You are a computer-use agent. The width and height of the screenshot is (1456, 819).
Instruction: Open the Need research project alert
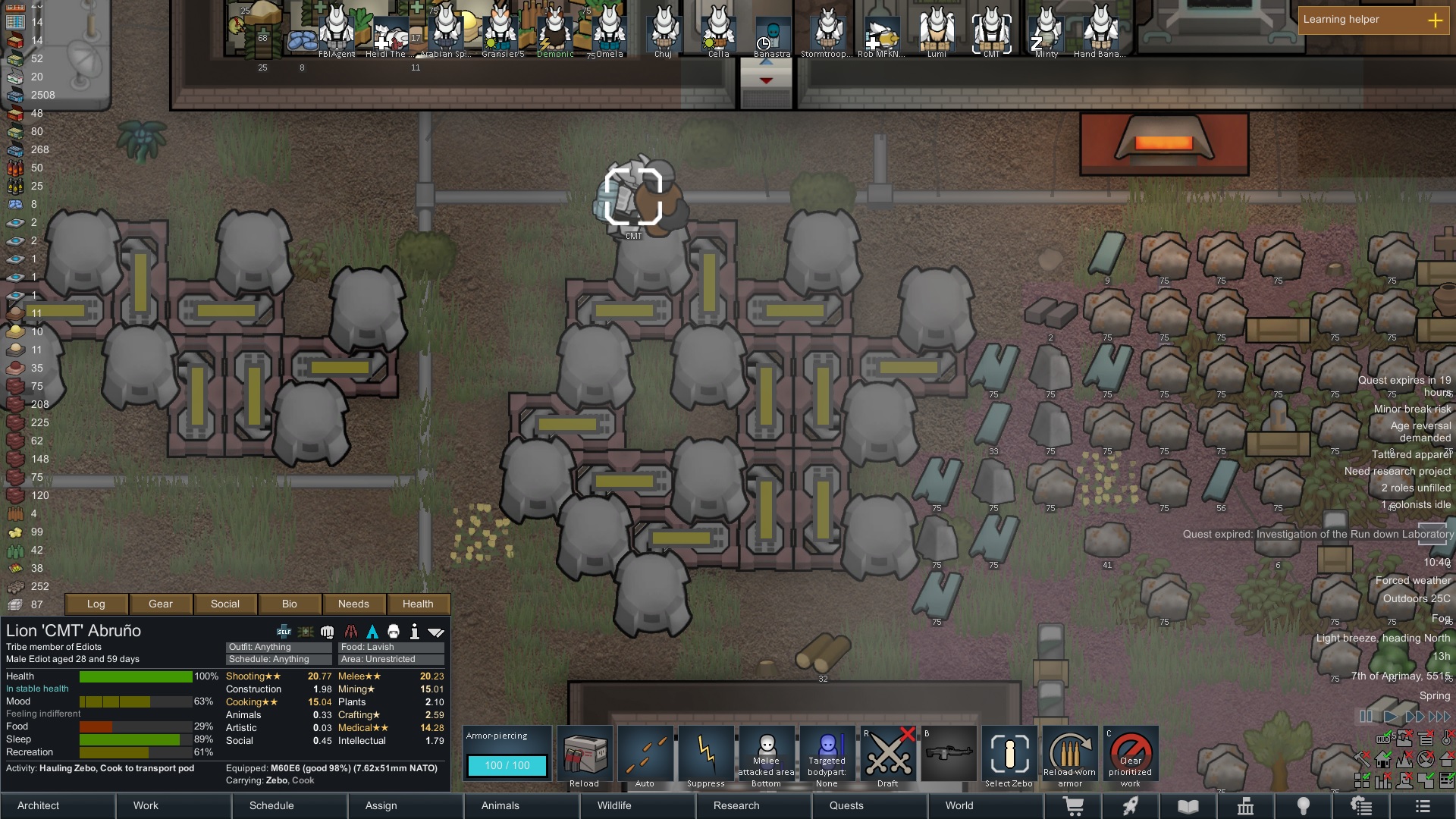(x=1397, y=471)
